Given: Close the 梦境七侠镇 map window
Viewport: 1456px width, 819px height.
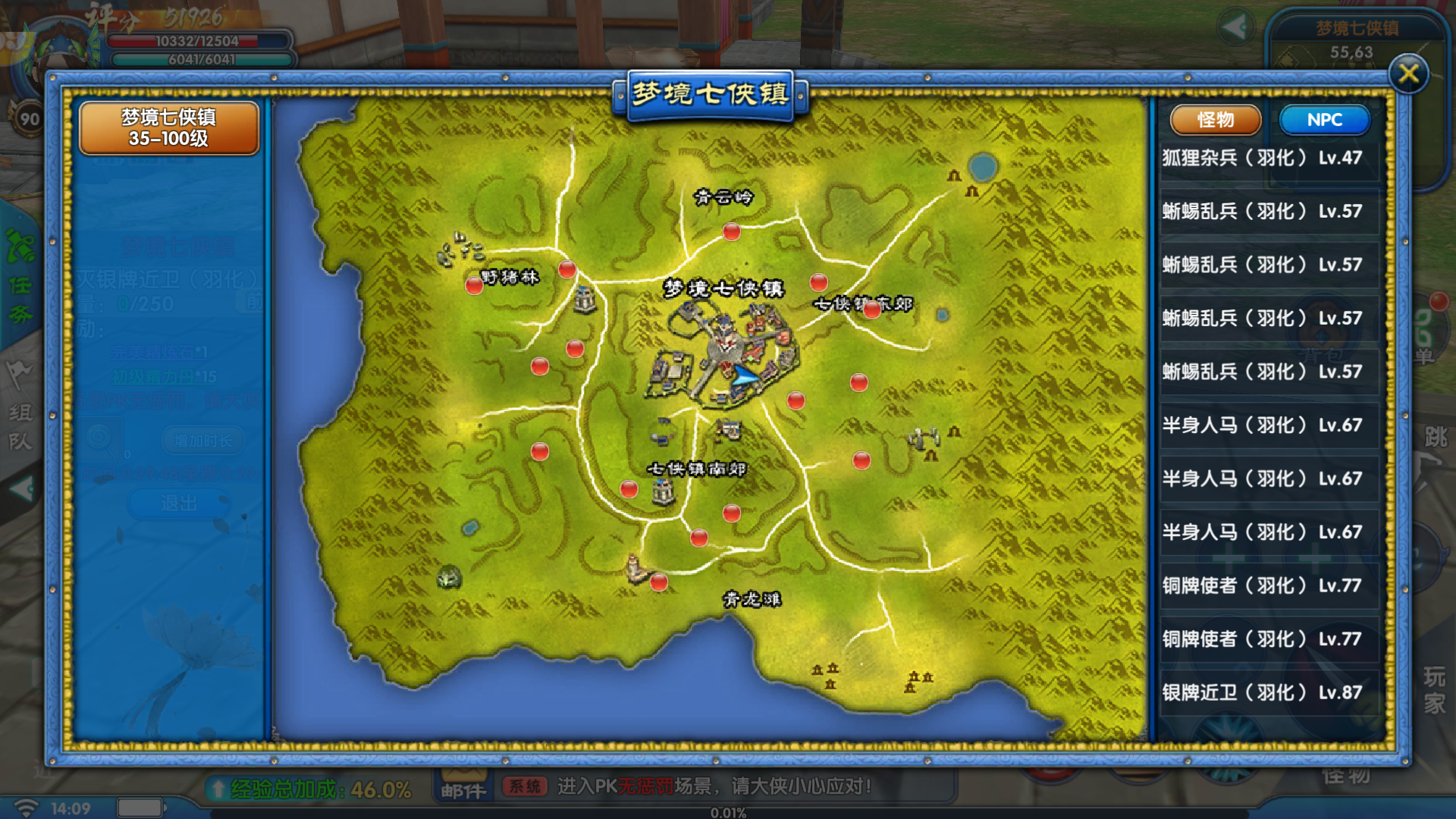Looking at the screenshot, I should point(1408,74).
